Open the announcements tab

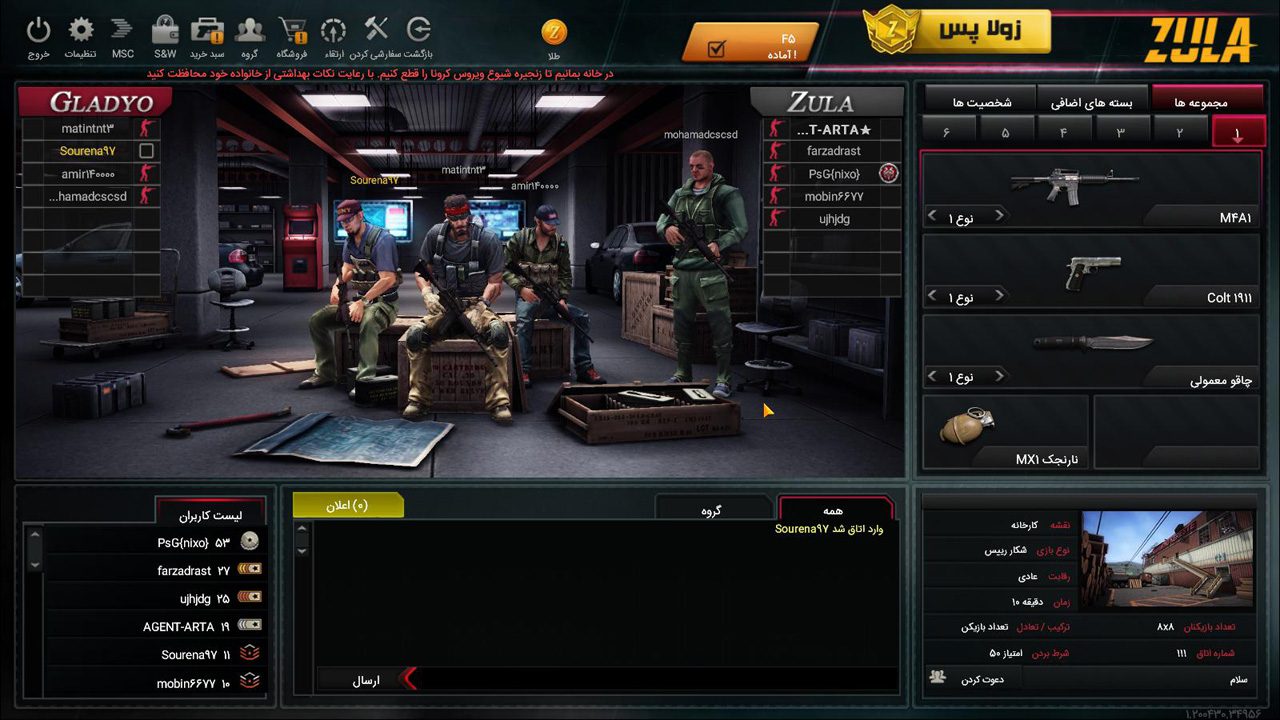(348, 506)
